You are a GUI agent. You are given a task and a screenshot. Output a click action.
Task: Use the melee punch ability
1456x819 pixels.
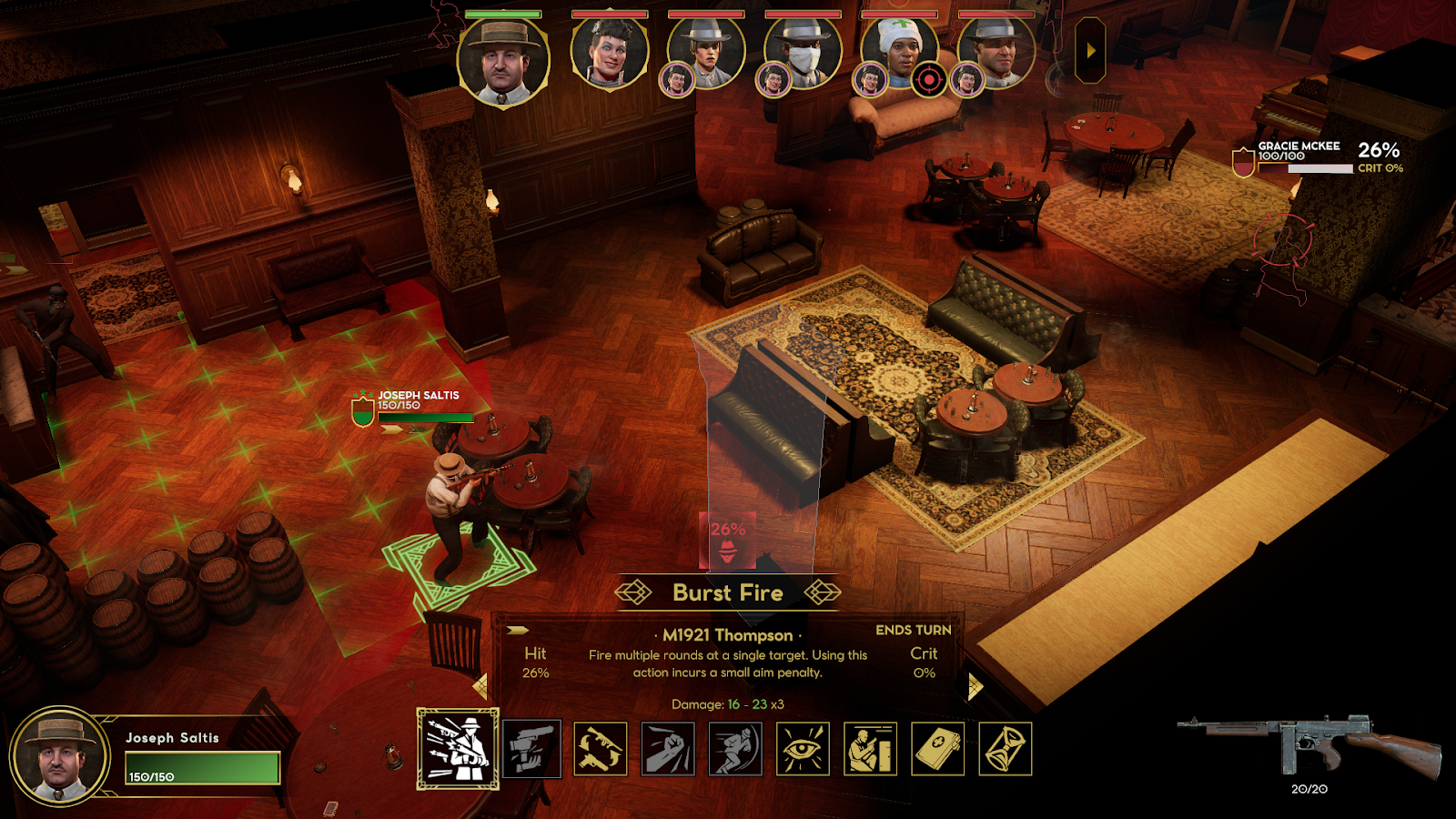(x=668, y=749)
